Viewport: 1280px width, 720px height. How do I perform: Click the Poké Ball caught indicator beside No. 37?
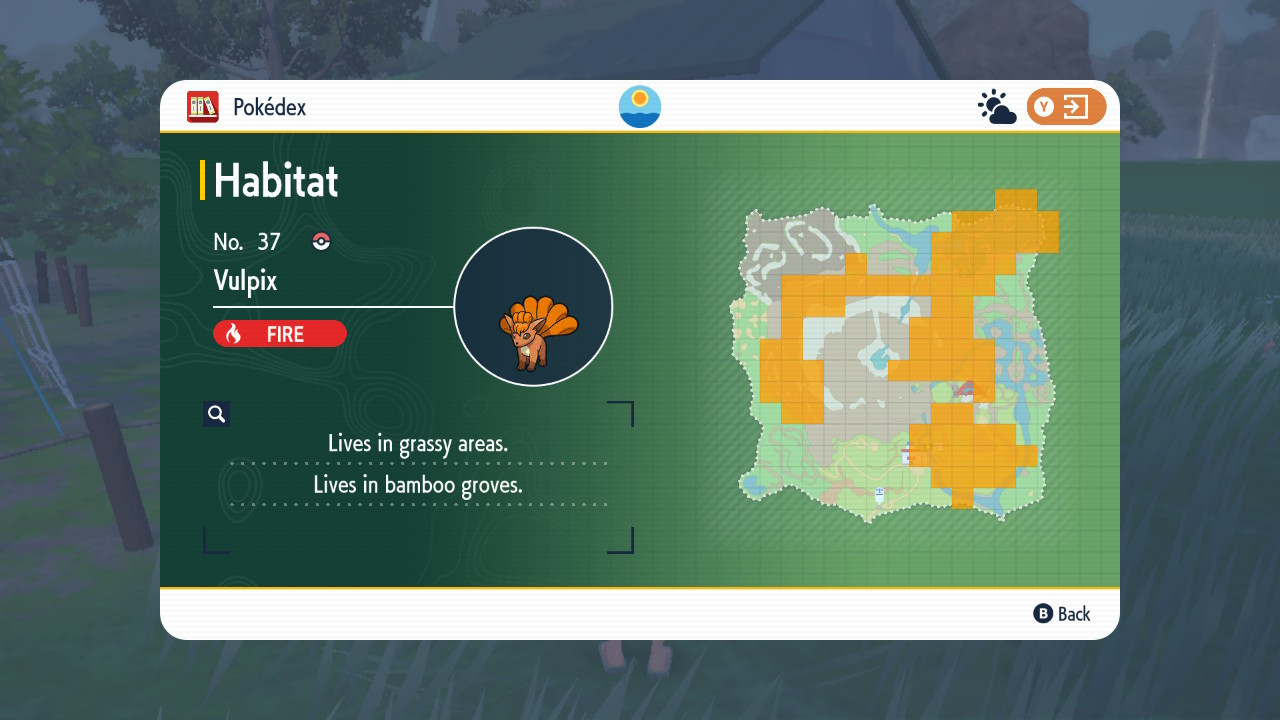click(x=321, y=241)
